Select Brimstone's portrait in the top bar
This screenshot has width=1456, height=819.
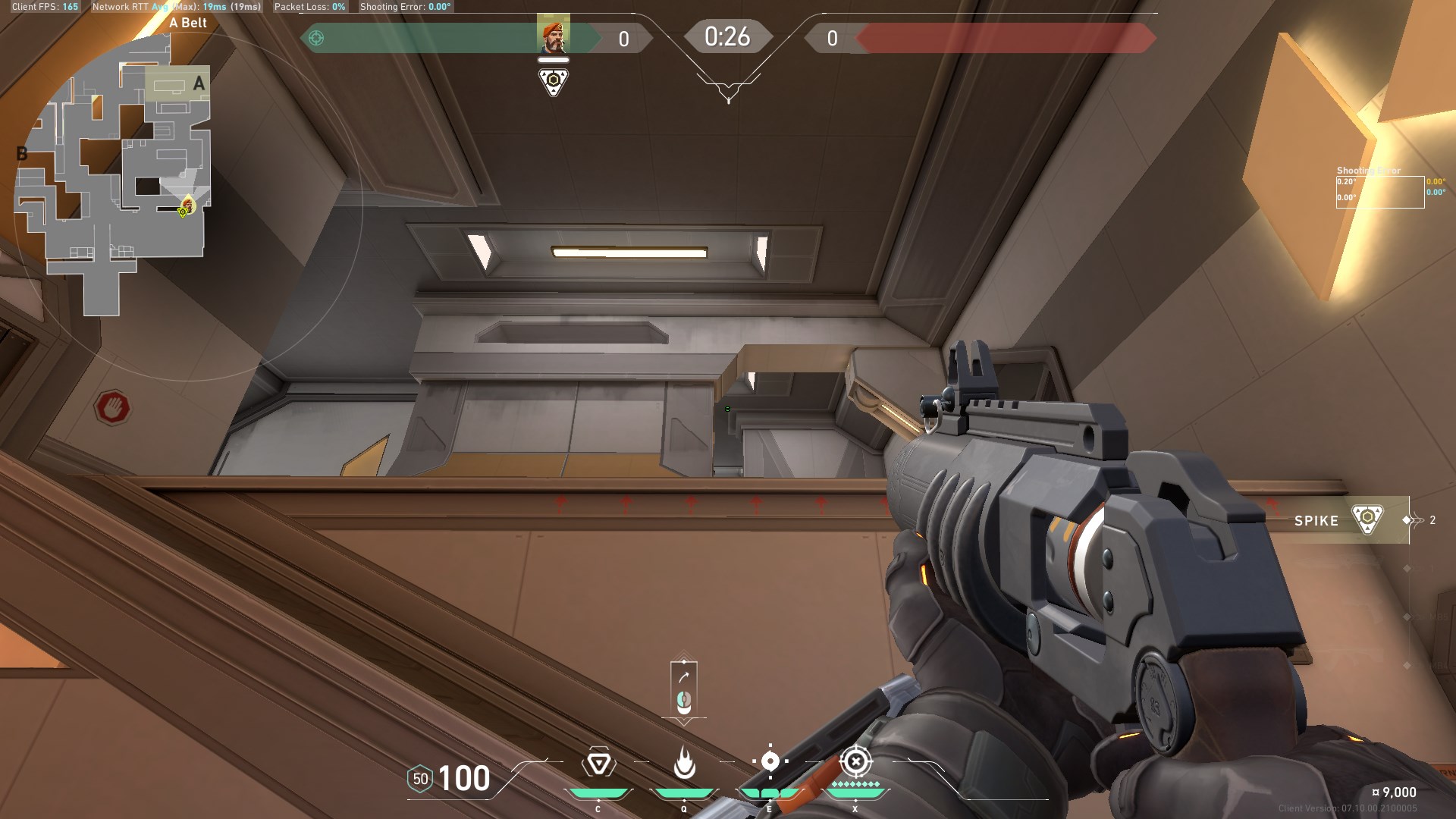[x=553, y=37]
